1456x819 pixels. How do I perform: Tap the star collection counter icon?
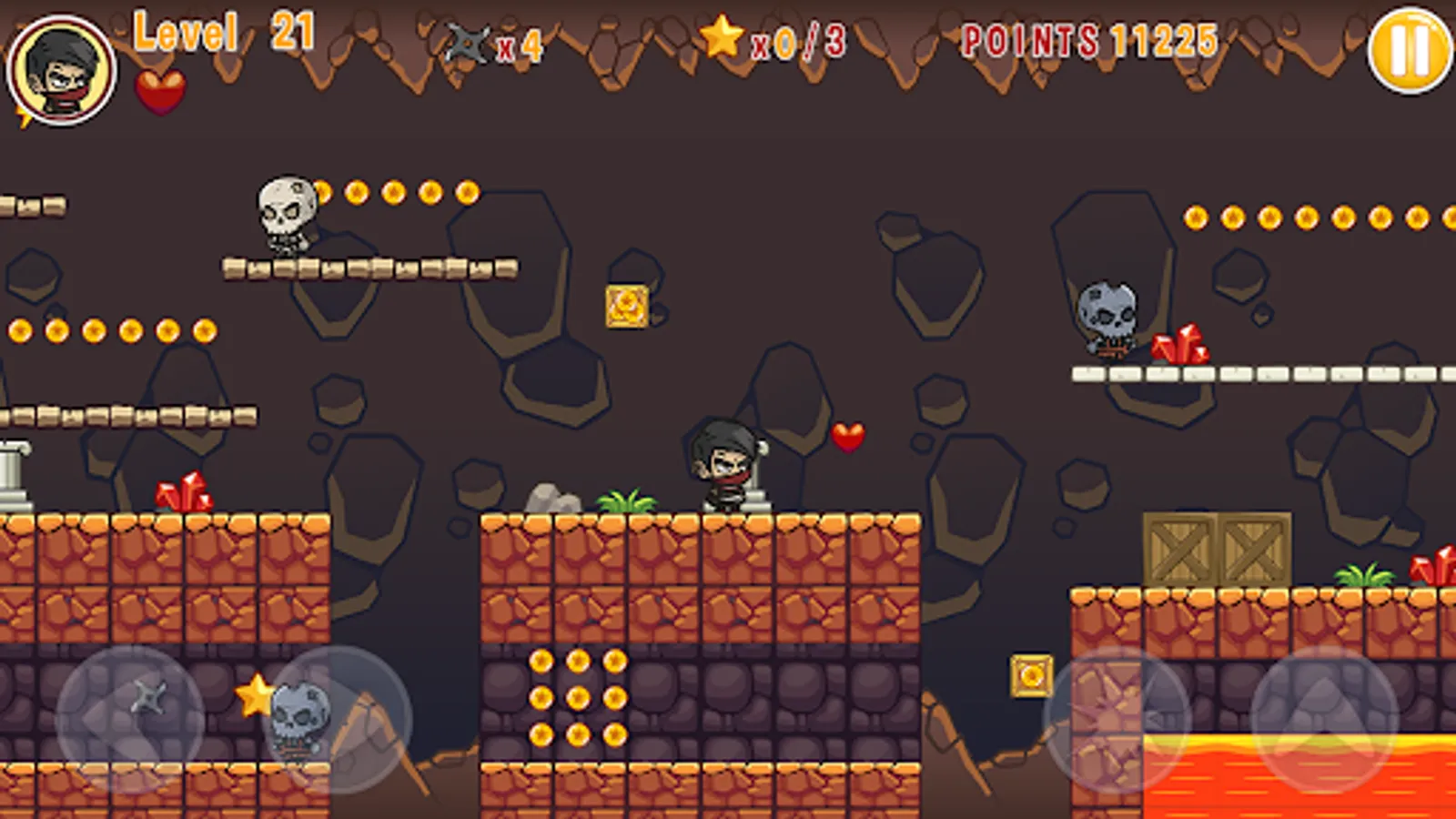pyautogui.click(x=721, y=38)
